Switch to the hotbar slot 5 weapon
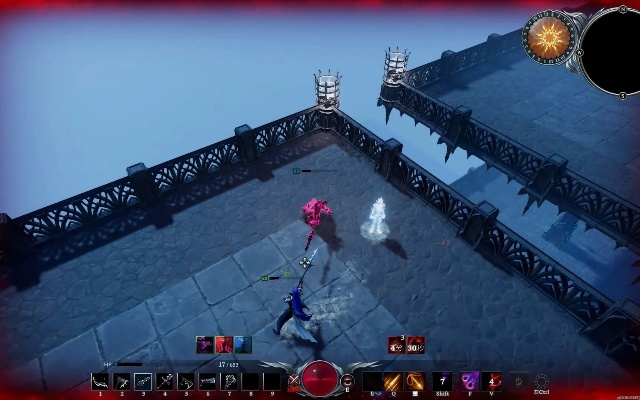The image size is (640, 400). [x=187, y=381]
